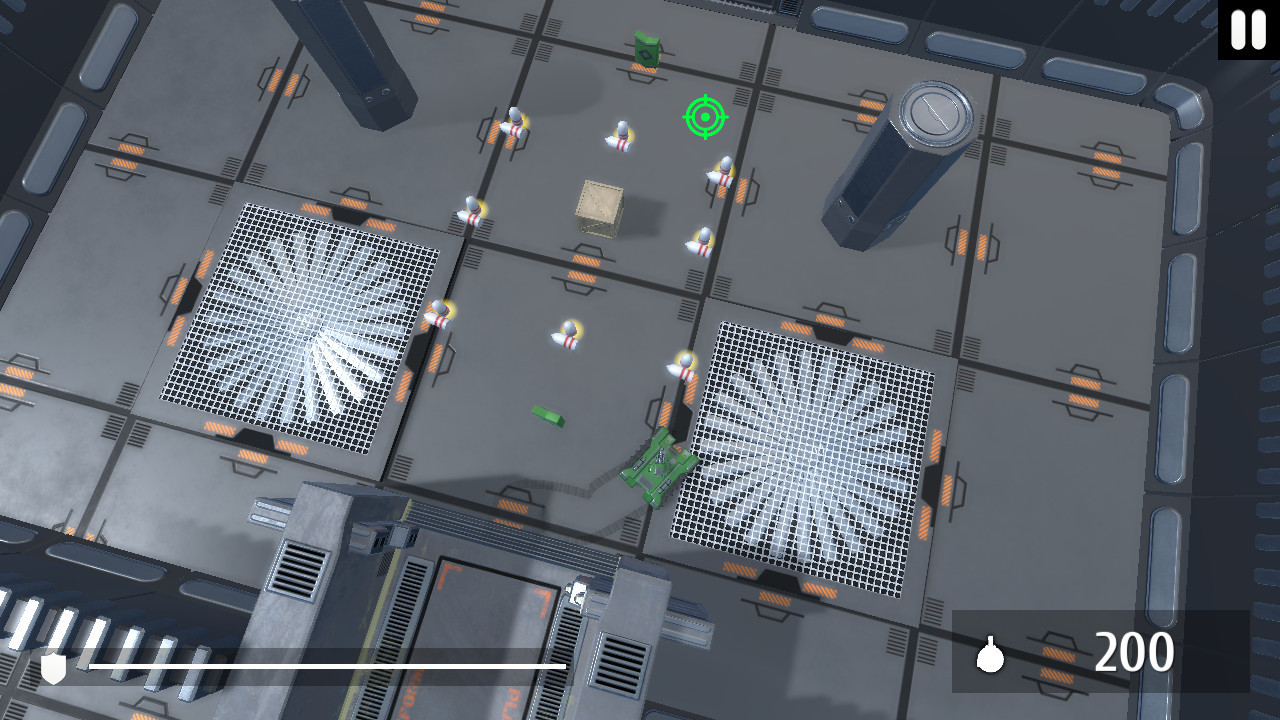Click the white grenade ammo icon
This screenshot has height=720, width=1280.
[990, 657]
